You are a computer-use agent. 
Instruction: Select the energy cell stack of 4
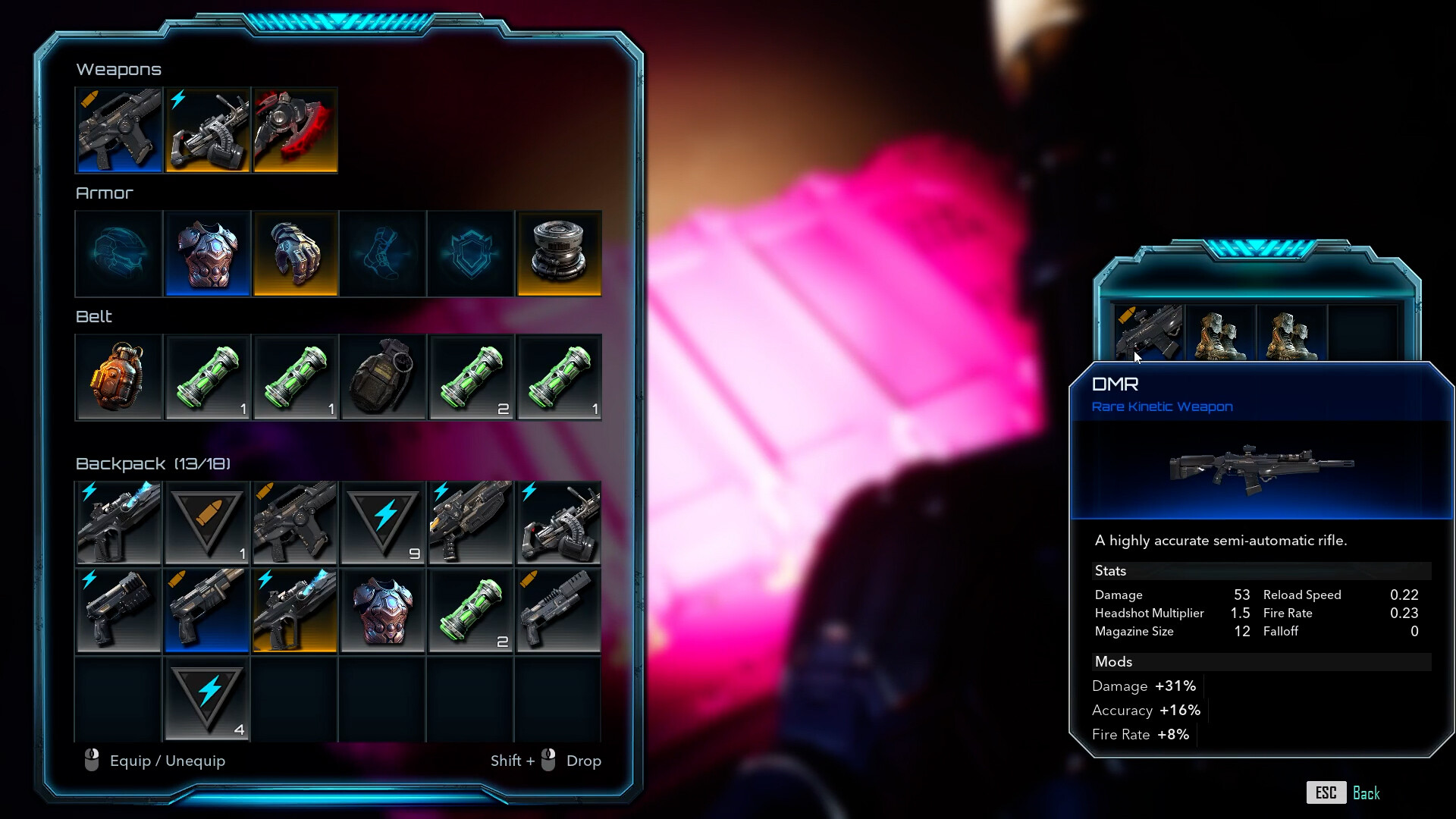tap(207, 699)
